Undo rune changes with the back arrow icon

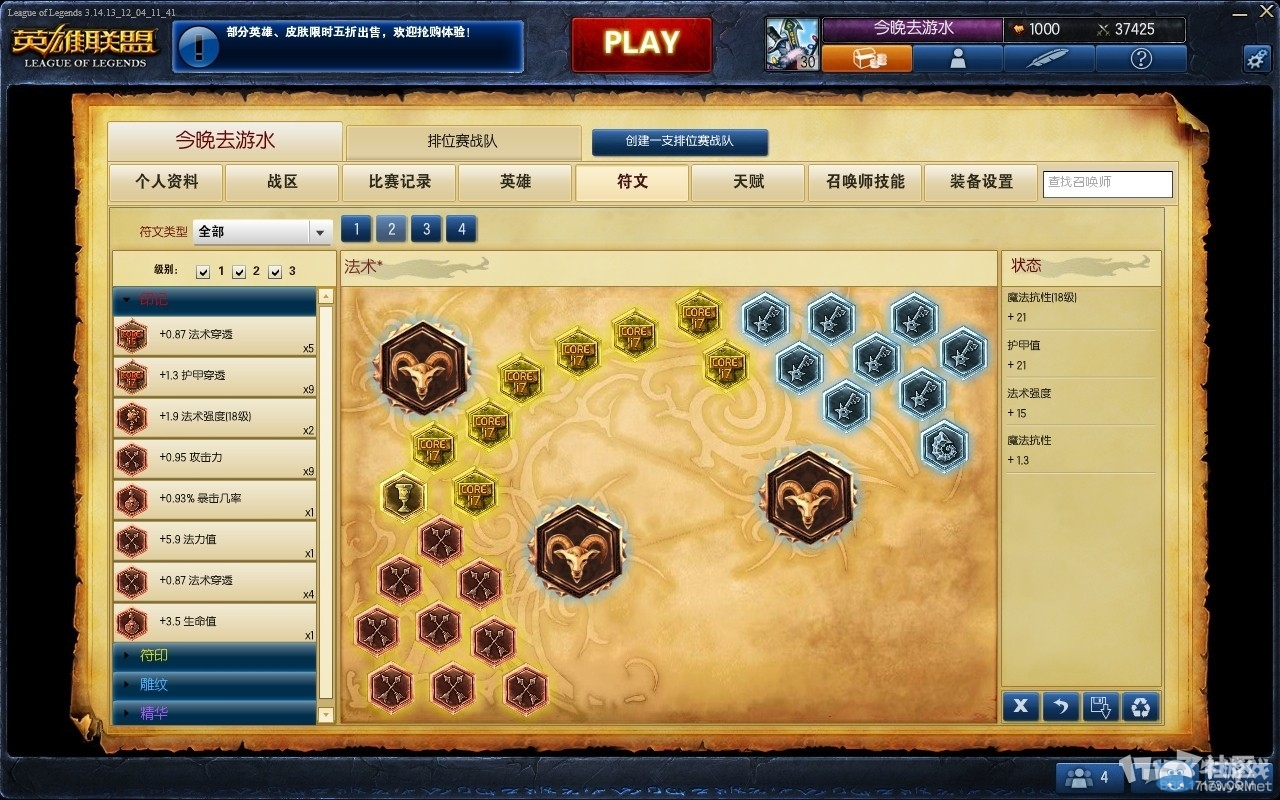(x=1060, y=706)
